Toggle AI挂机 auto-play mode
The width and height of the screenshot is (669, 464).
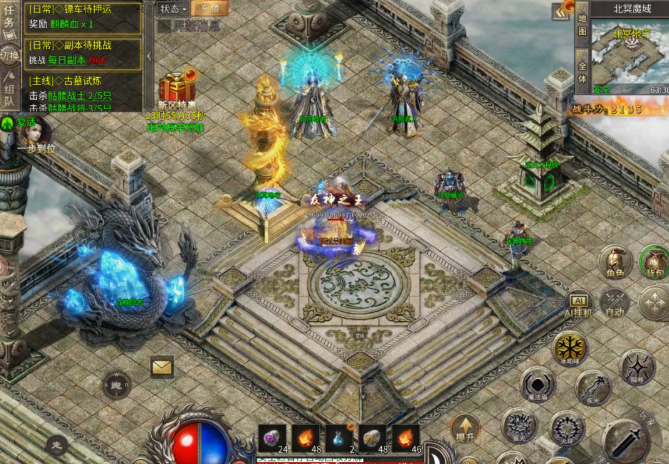pyautogui.click(x=580, y=304)
